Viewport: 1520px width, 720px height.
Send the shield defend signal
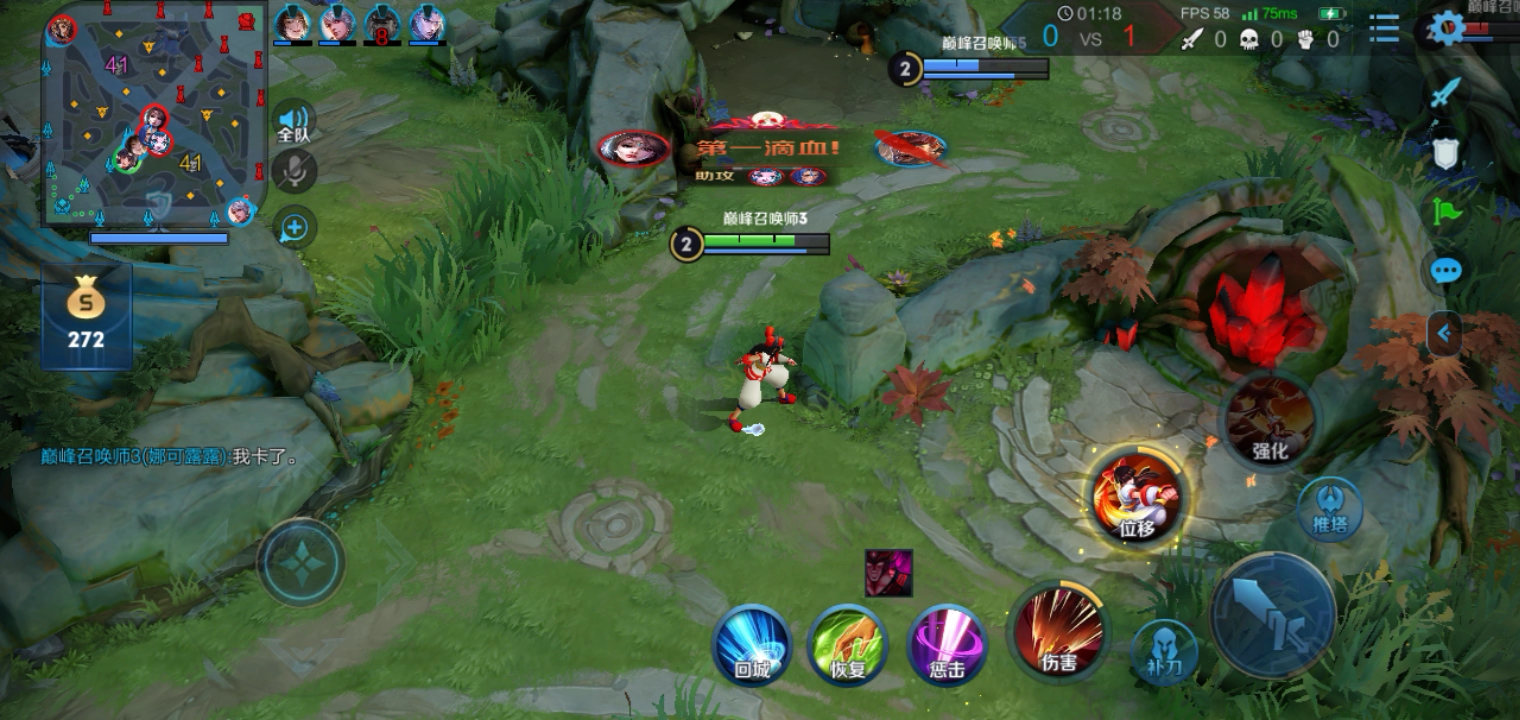coord(1445,153)
